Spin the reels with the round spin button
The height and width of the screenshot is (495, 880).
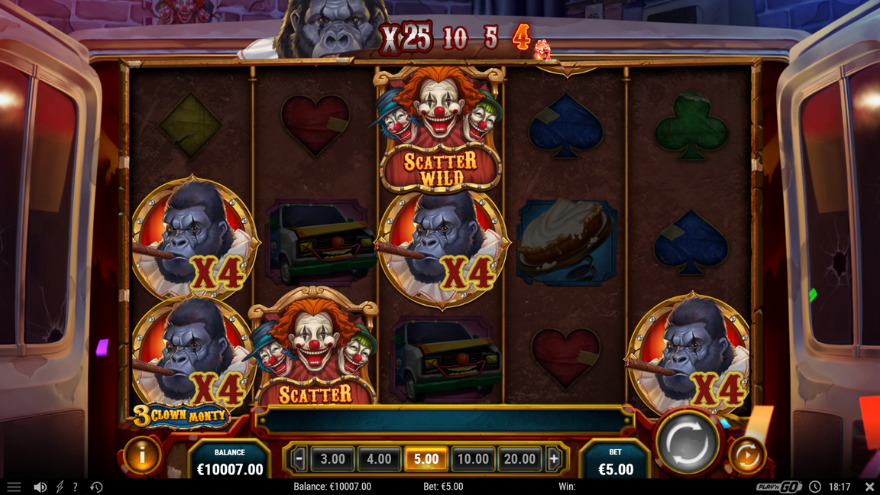click(688, 442)
